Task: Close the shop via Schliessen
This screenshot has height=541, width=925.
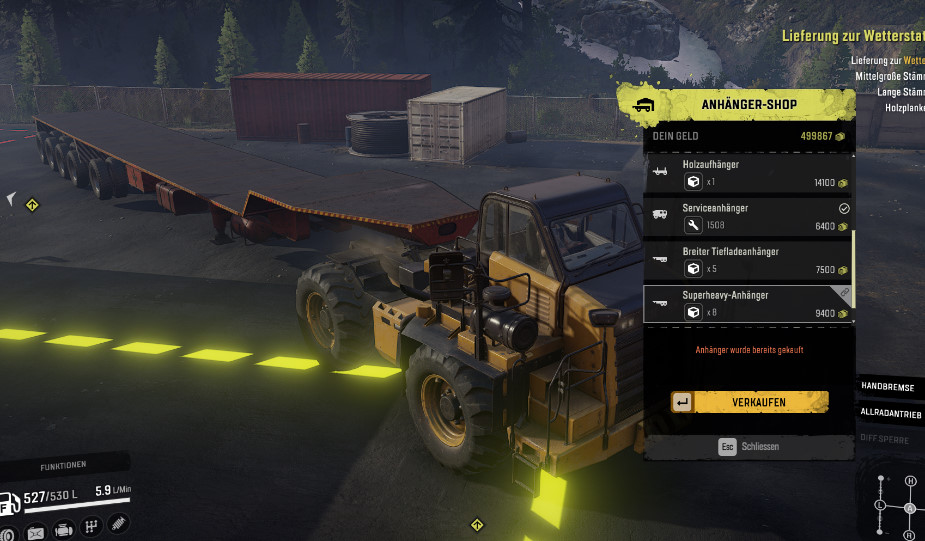Action: pyautogui.click(x=749, y=447)
